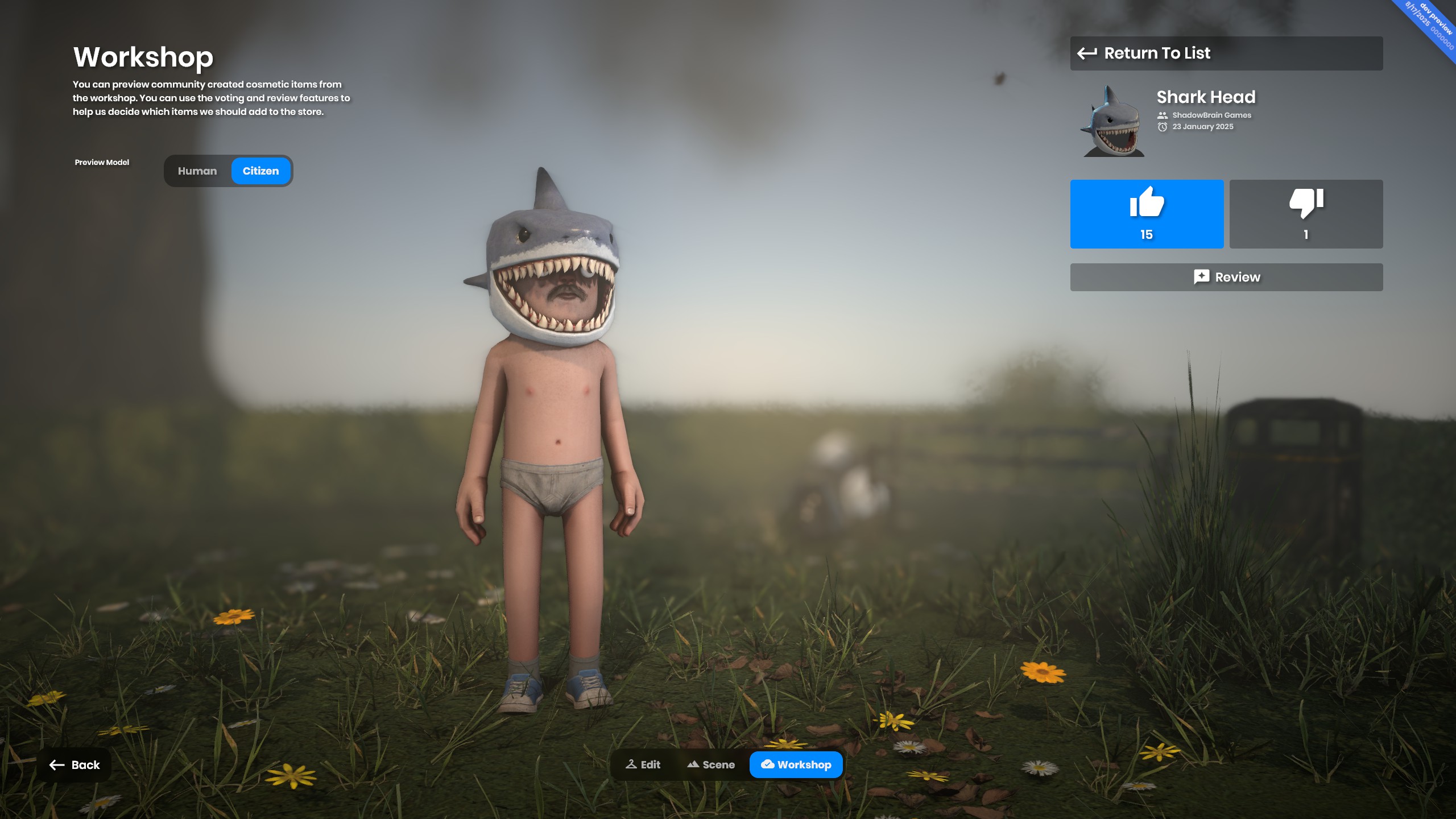
Task: Open the Scene tab
Action: tap(711, 765)
